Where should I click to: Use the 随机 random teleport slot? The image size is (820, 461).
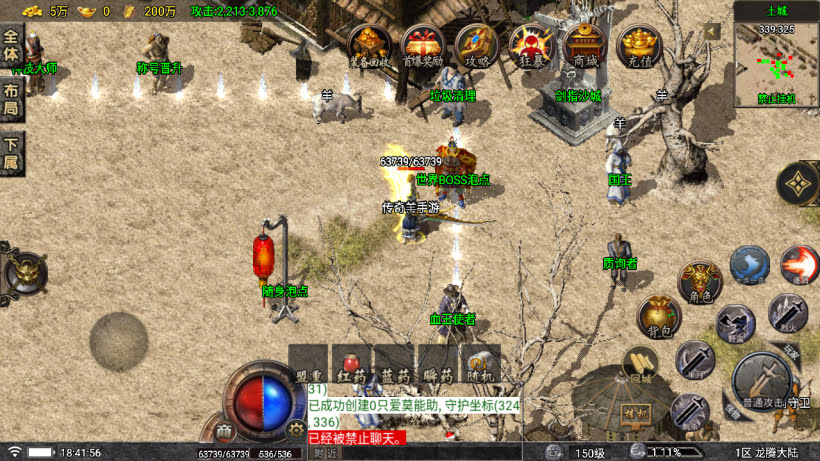click(480, 365)
